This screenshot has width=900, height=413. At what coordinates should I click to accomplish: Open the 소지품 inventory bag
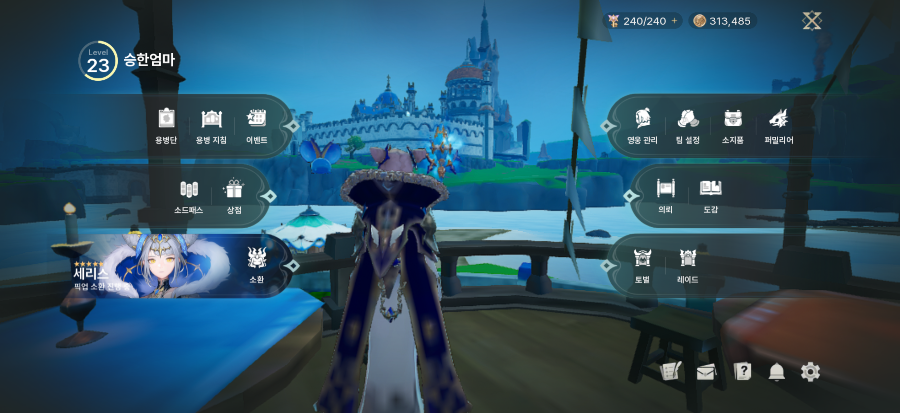[x=733, y=124]
